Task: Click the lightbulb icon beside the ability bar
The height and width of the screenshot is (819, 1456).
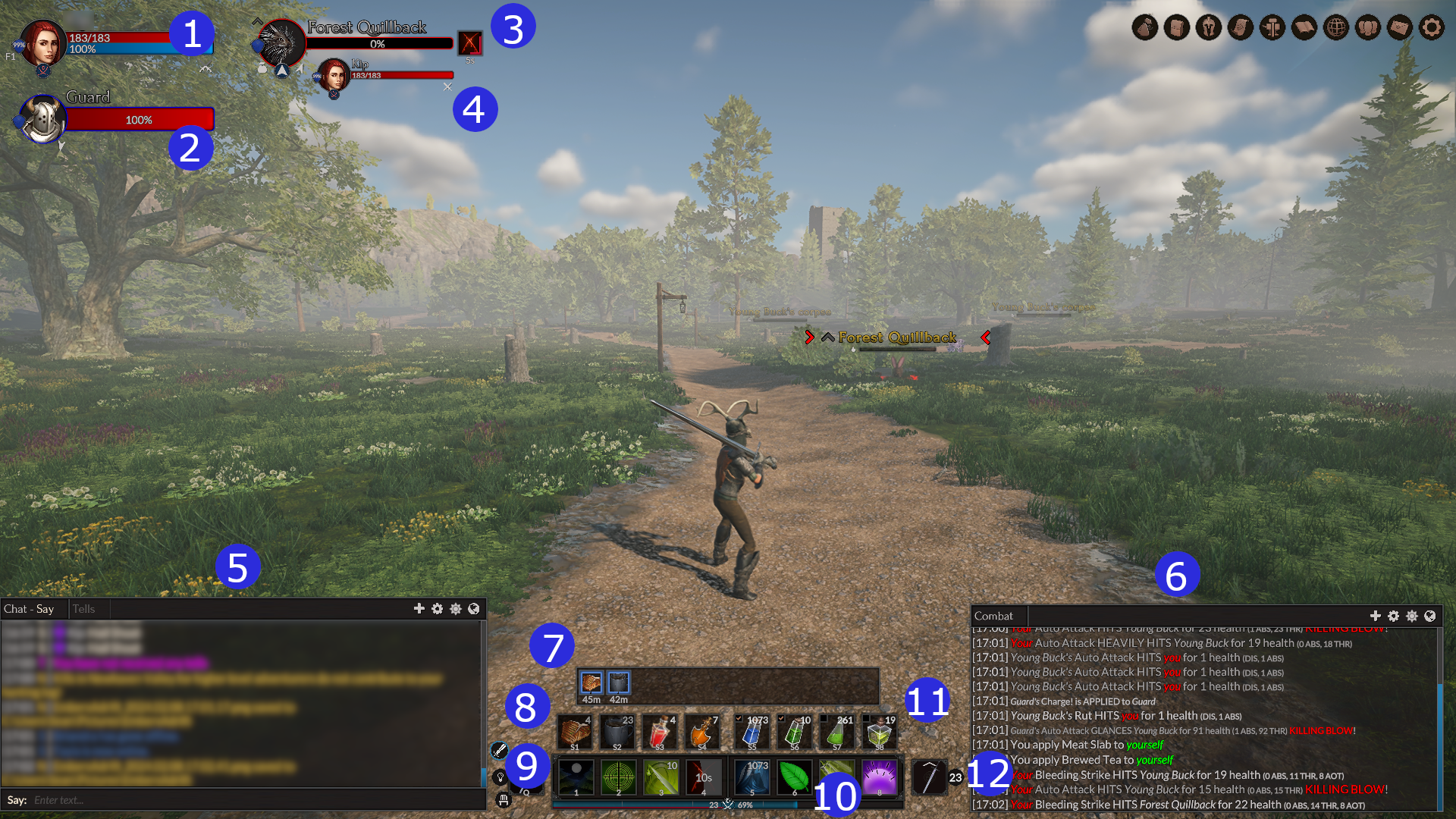Action: (500, 777)
